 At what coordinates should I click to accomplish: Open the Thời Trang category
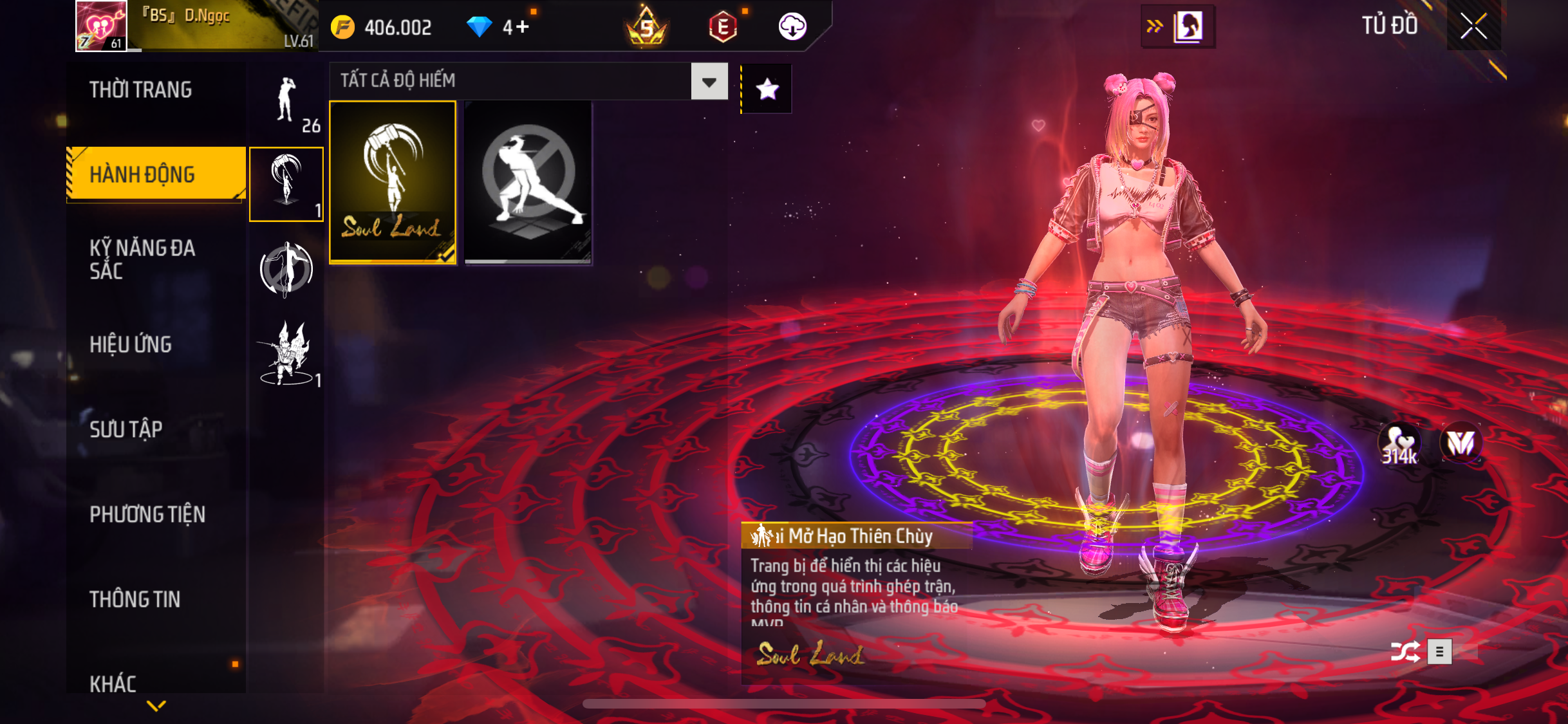click(140, 90)
